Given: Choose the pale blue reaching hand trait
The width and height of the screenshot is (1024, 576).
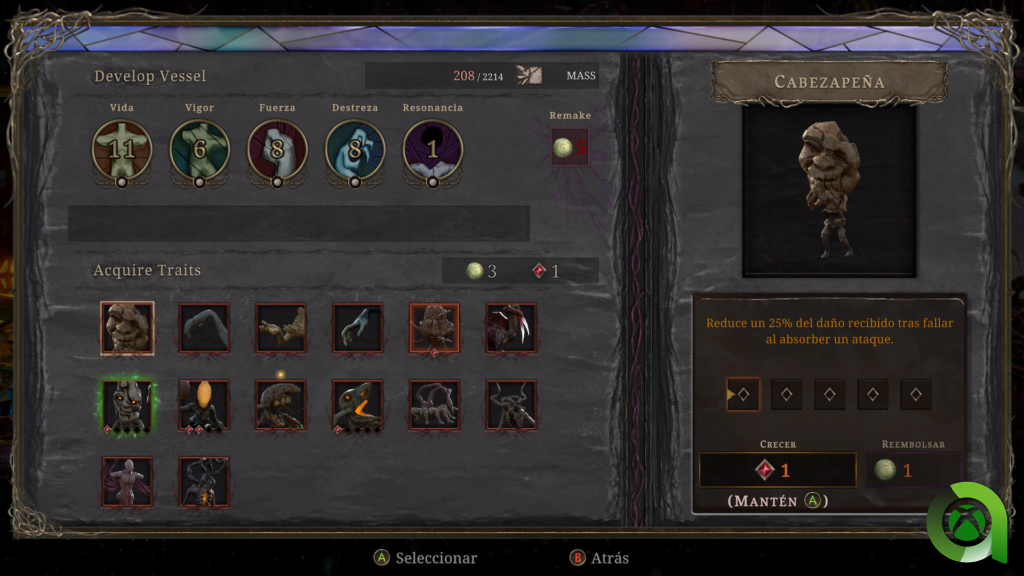Looking at the screenshot, I should click(x=358, y=328).
